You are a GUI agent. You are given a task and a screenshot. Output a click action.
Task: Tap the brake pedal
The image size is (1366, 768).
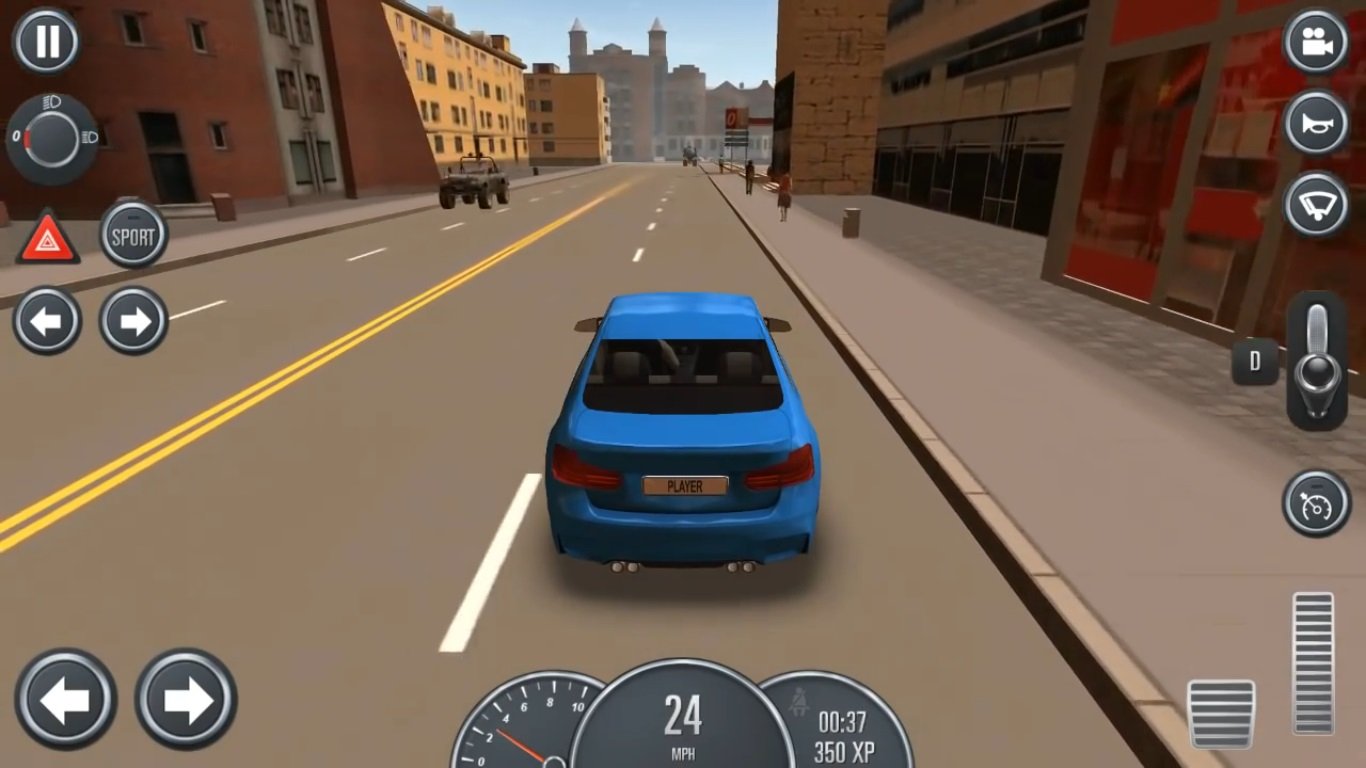click(1220, 713)
